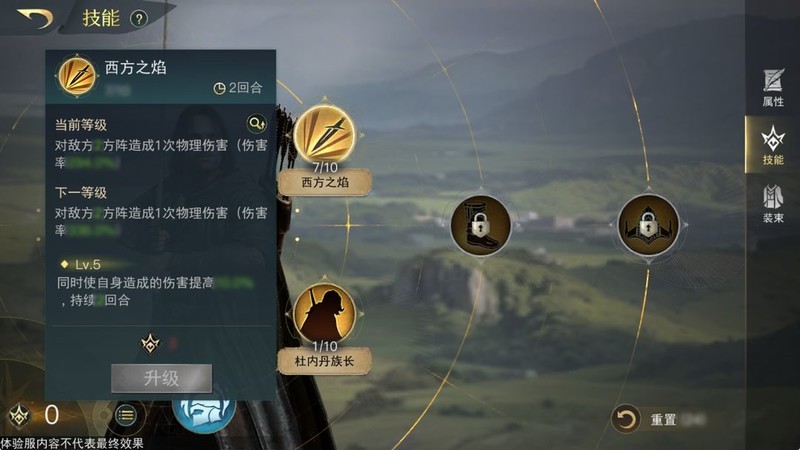The width and height of the screenshot is (800, 450).
Task: Tap the 升级 upgrade button
Action: (x=161, y=378)
